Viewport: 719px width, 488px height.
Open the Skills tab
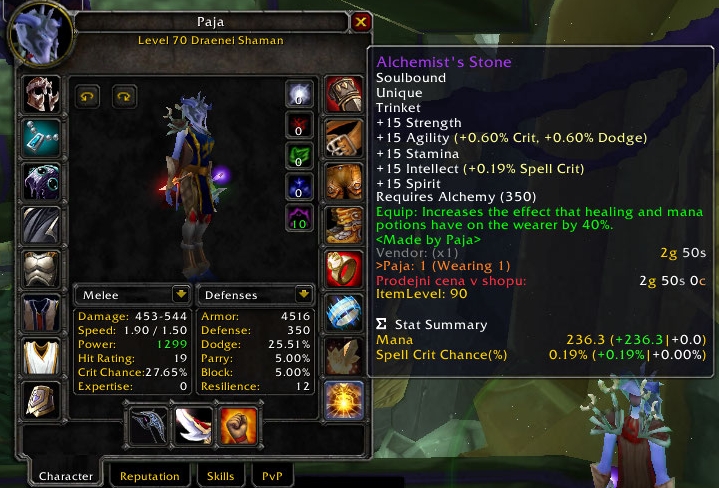[220, 476]
